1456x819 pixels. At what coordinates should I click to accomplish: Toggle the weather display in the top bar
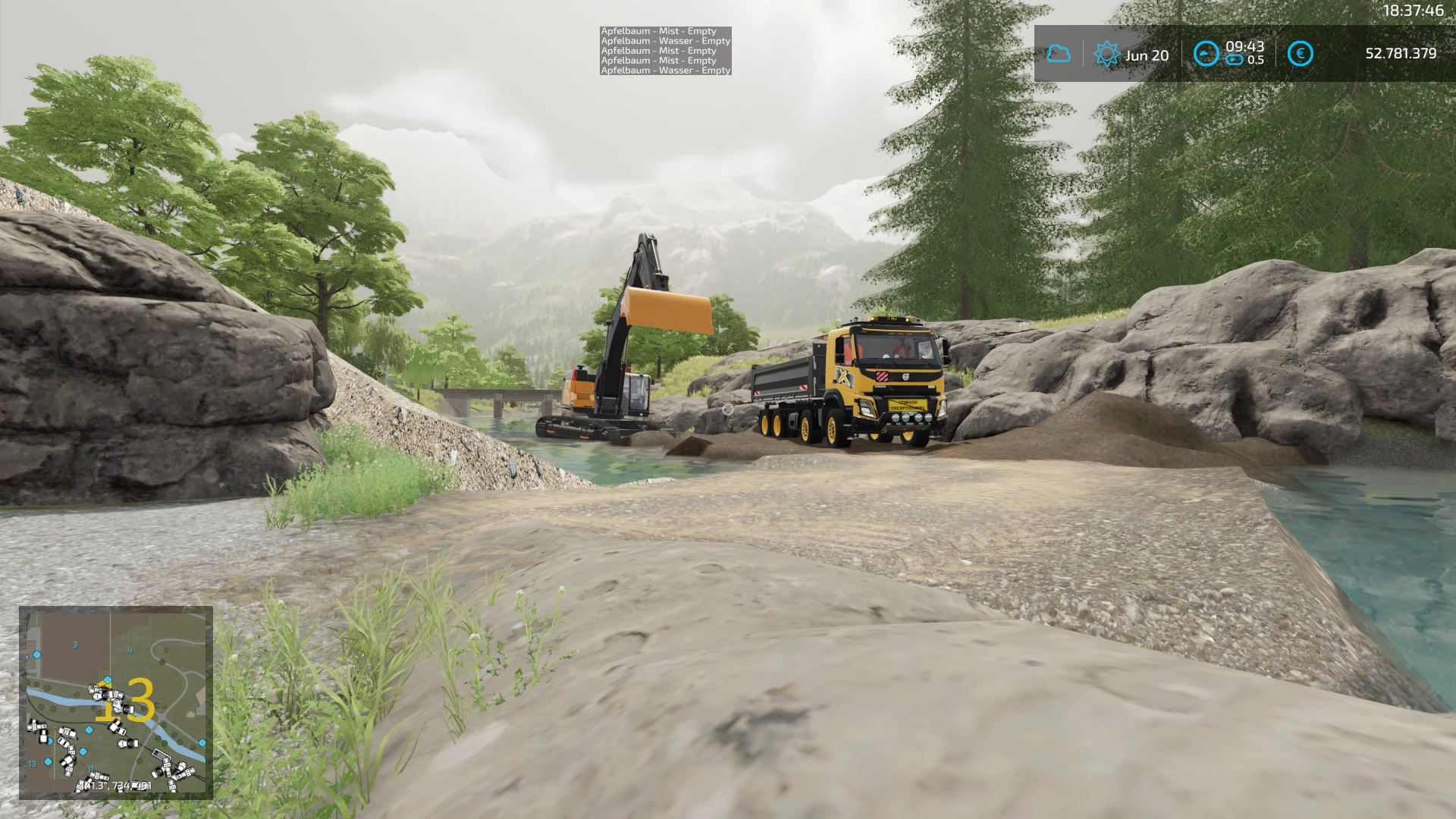click(x=1058, y=53)
